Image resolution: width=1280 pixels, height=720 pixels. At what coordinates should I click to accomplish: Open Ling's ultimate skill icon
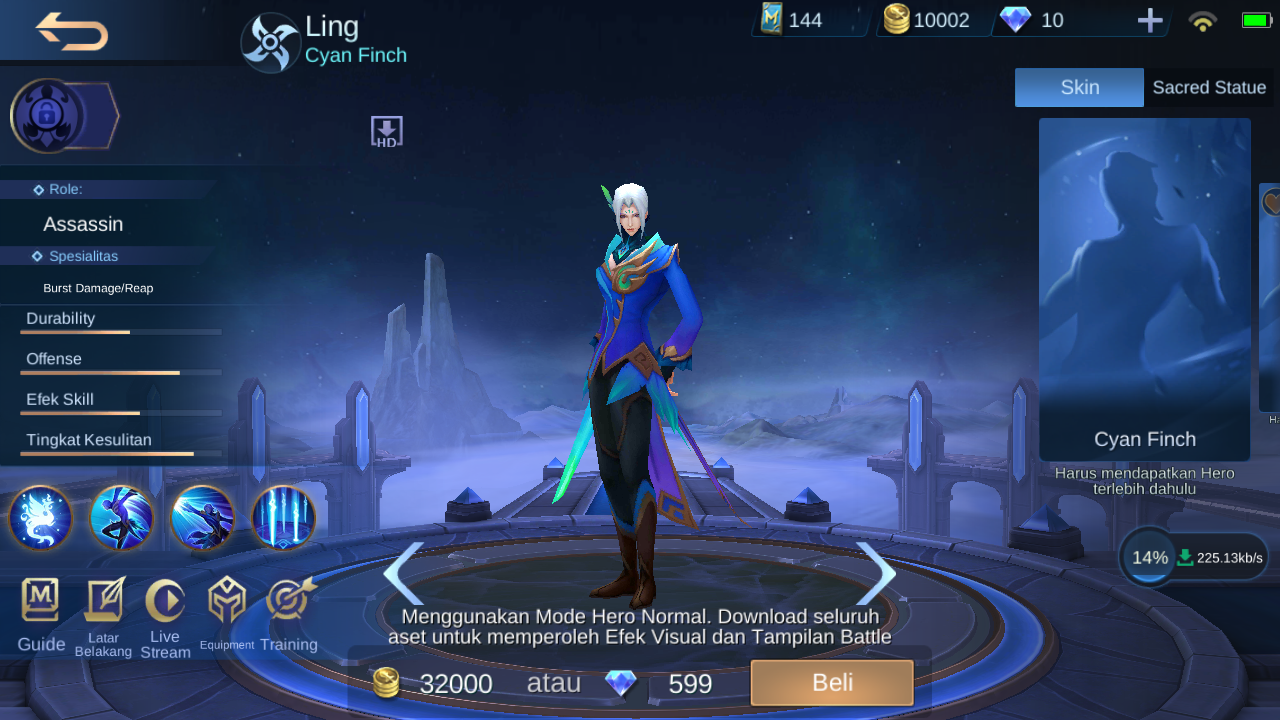(x=283, y=518)
